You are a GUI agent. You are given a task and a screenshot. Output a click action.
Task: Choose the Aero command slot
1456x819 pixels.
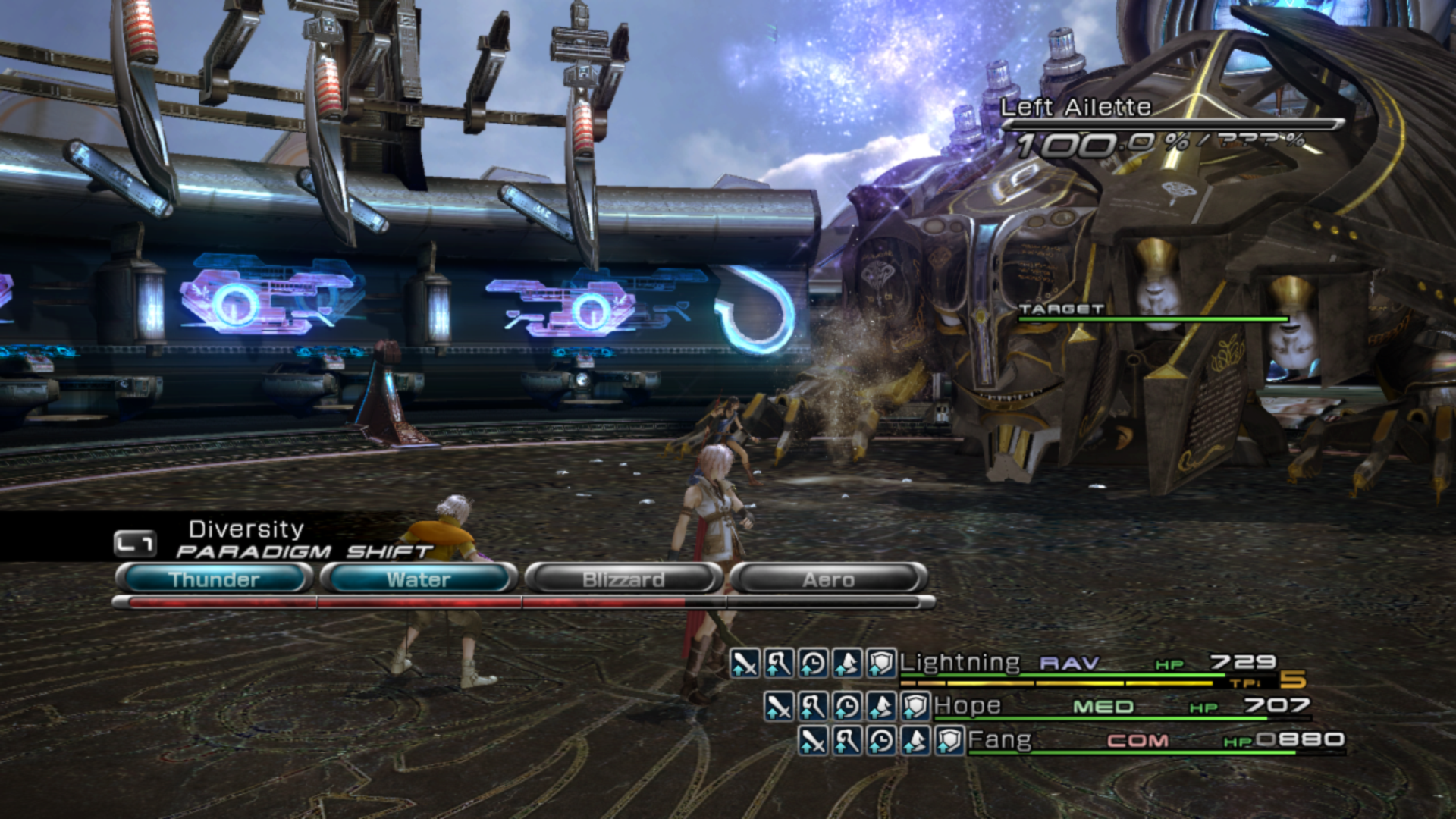pos(828,579)
